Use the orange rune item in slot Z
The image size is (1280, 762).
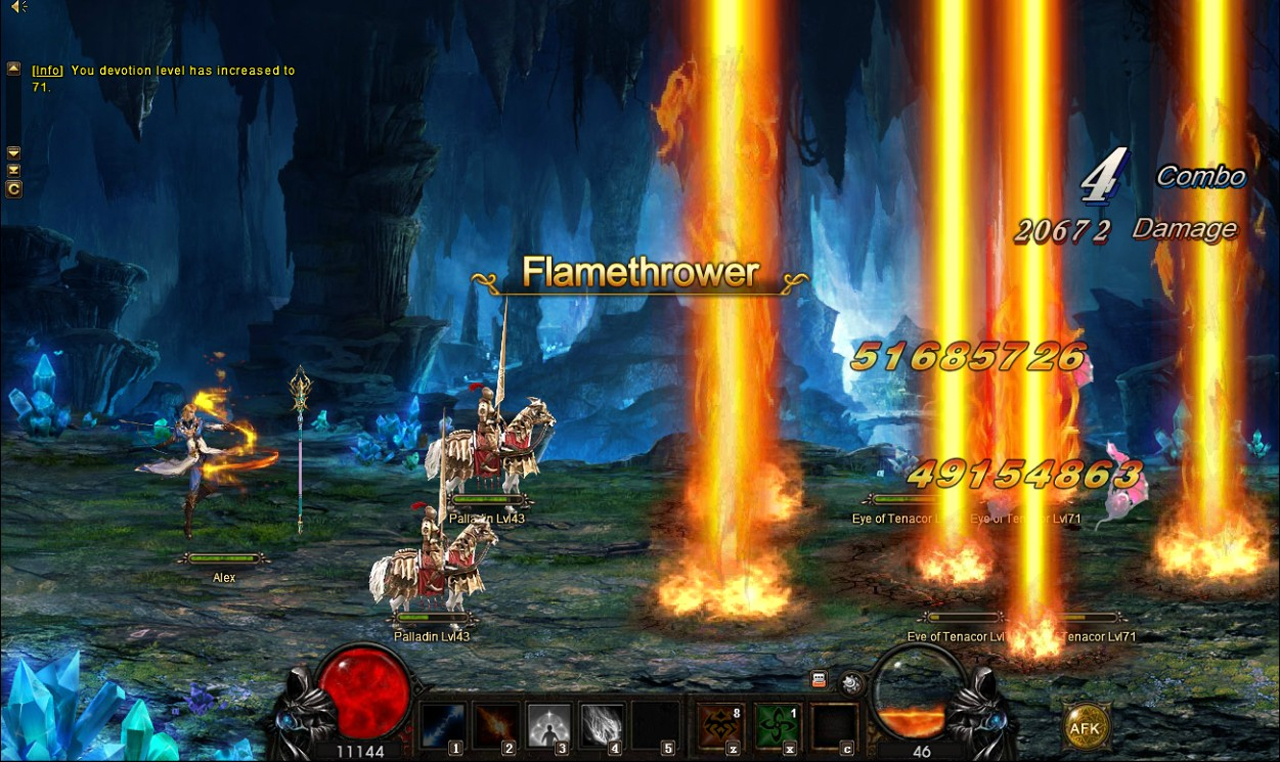(x=720, y=725)
